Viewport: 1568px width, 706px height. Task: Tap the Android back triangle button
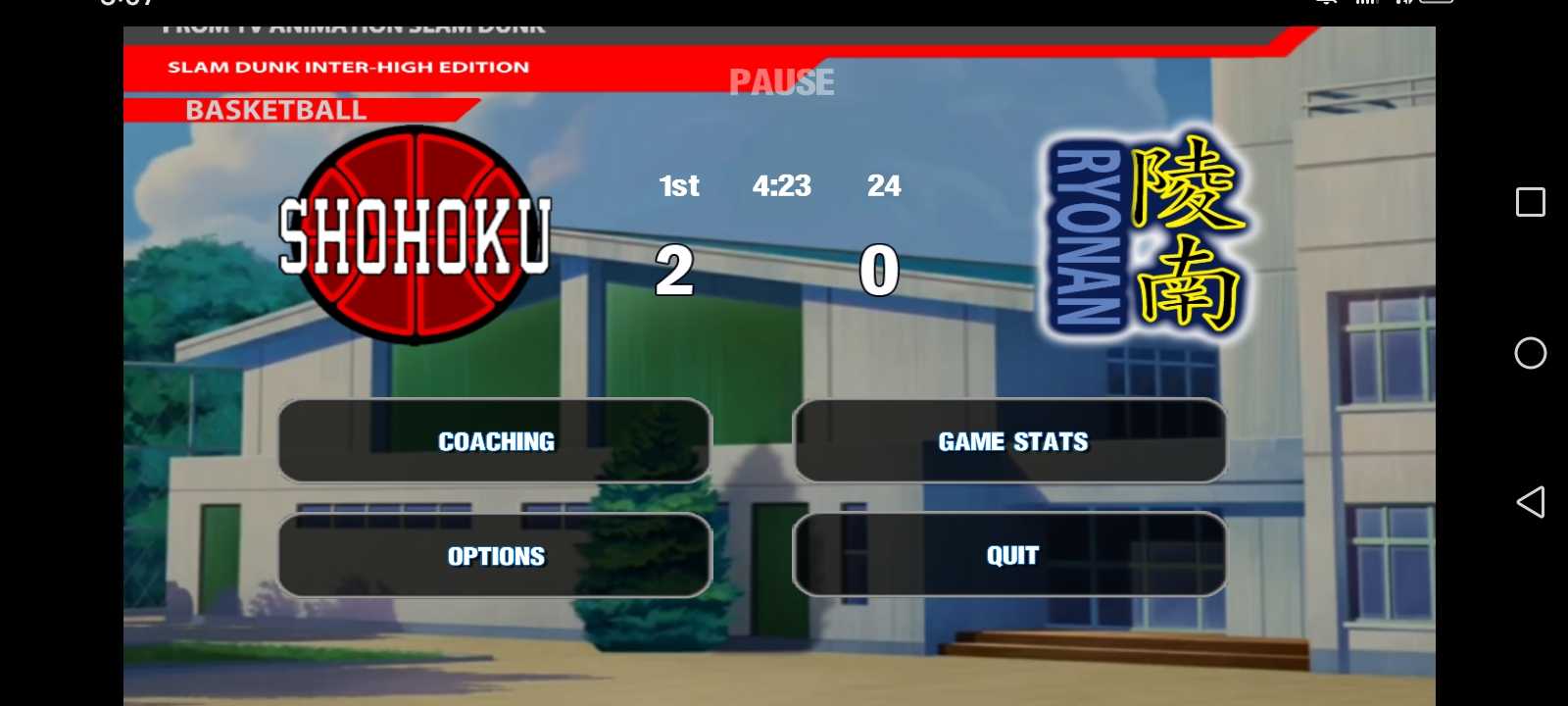click(1530, 502)
